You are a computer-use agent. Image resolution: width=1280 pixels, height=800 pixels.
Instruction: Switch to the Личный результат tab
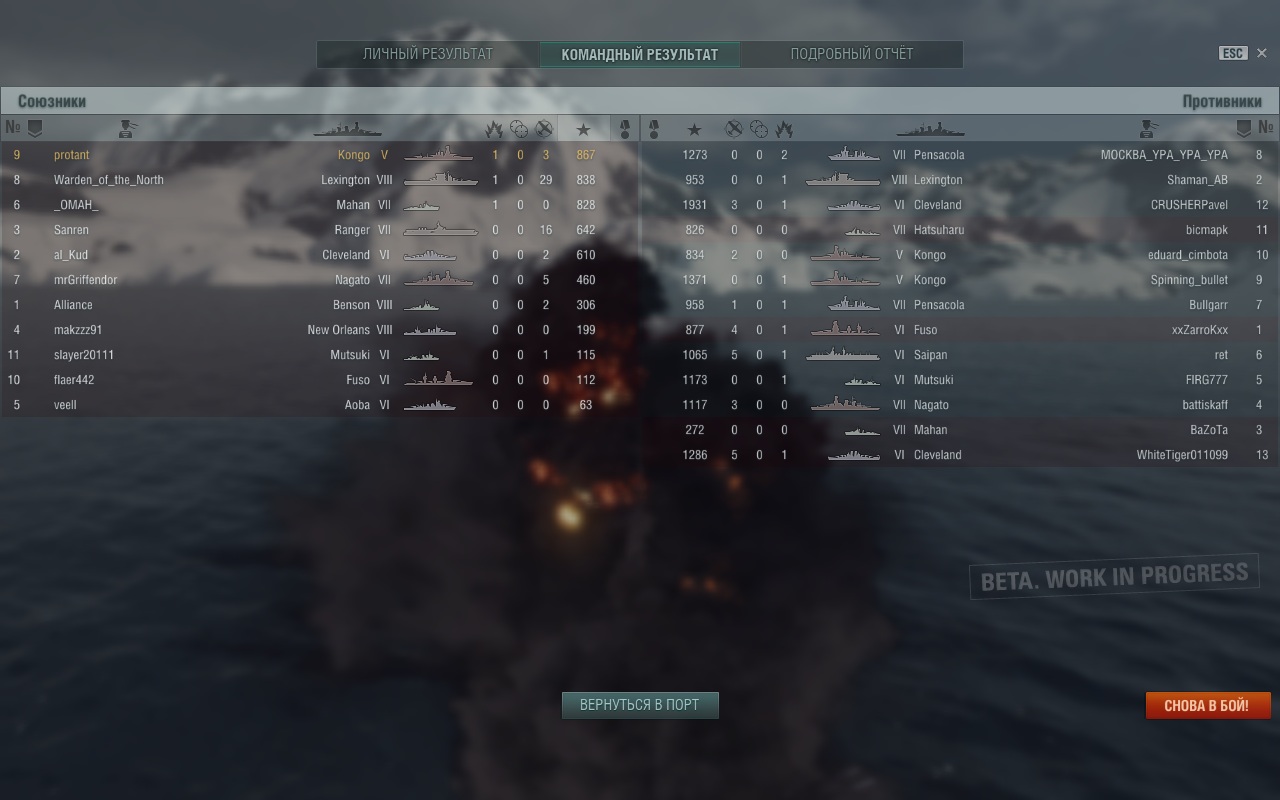pyautogui.click(x=428, y=54)
